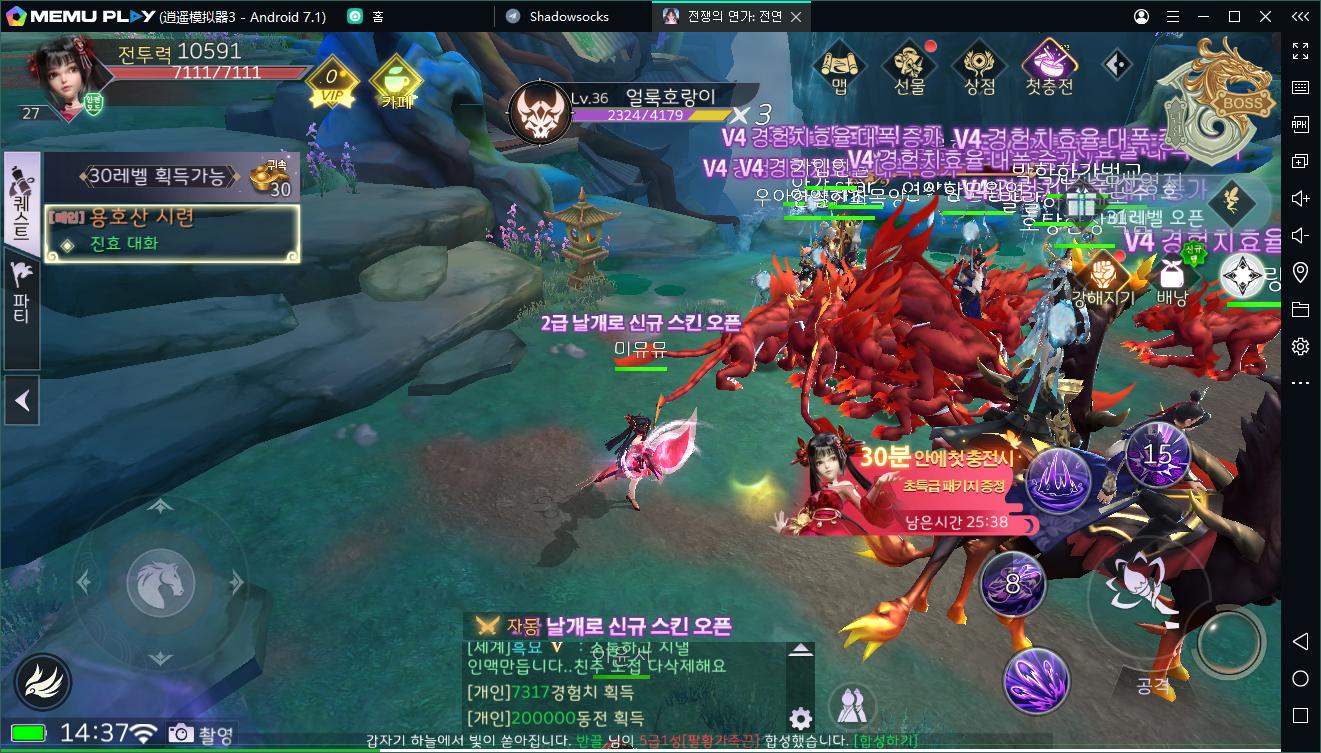Select the 용호산 시련 quest tracker entry
This screenshot has width=1321, height=753.
click(172, 231)
